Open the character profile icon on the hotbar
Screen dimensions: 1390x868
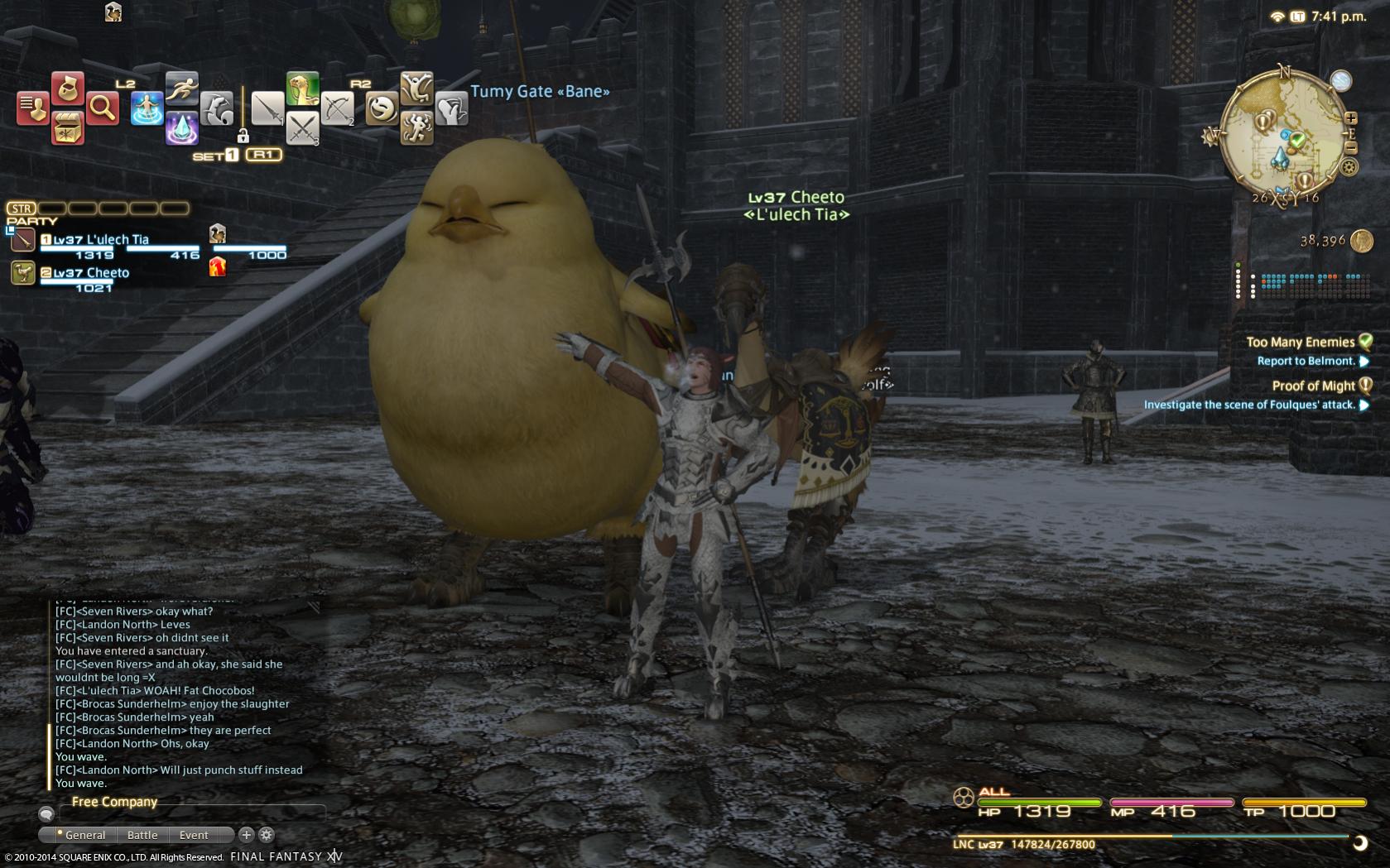tap(32, 108)
